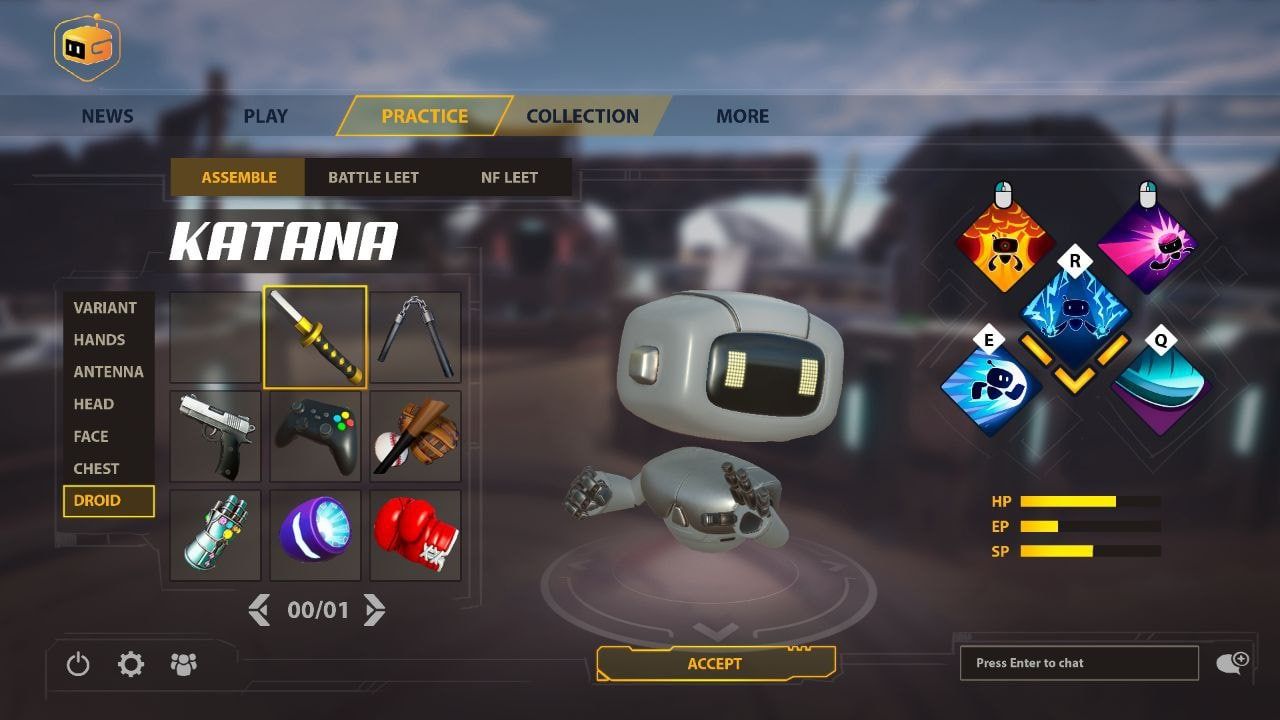Go to the next item page

[374, 610]
